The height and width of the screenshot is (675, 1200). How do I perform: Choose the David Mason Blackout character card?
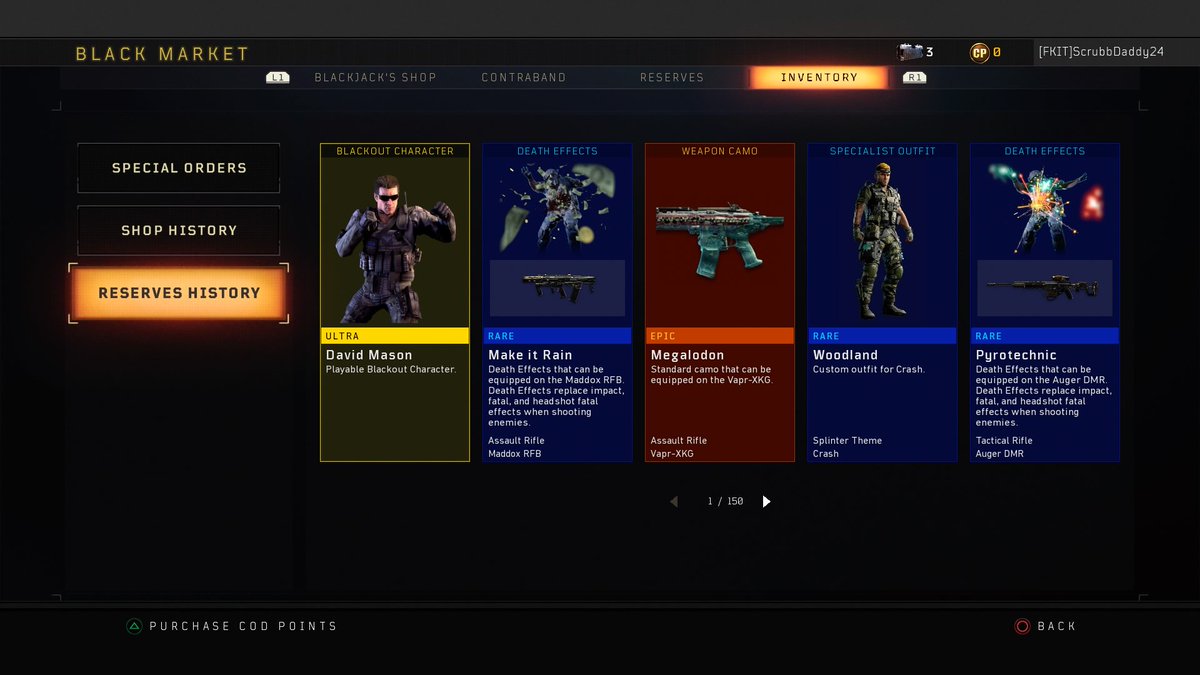[x=395, y=302]
